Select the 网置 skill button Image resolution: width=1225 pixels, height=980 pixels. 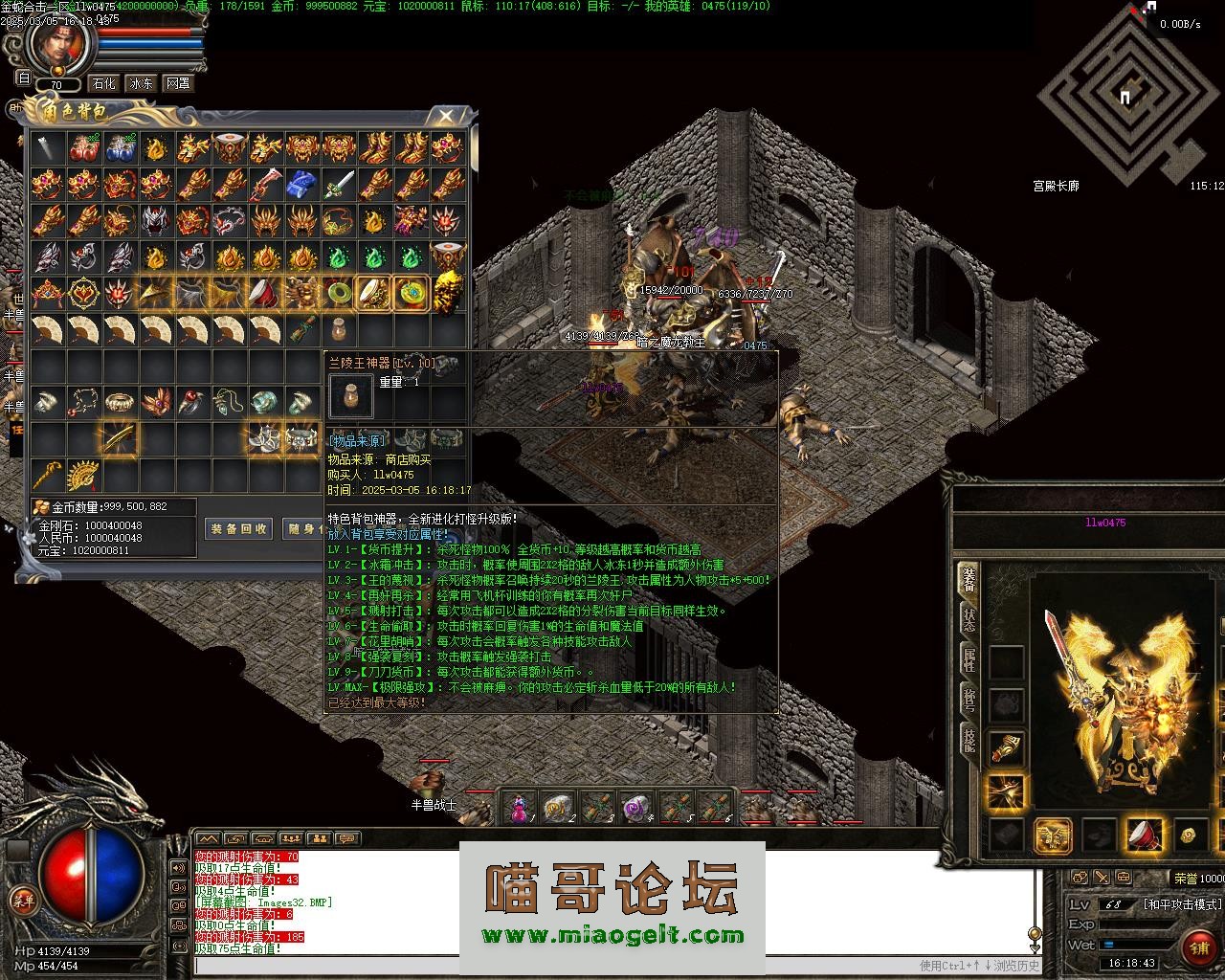(177, 83)
